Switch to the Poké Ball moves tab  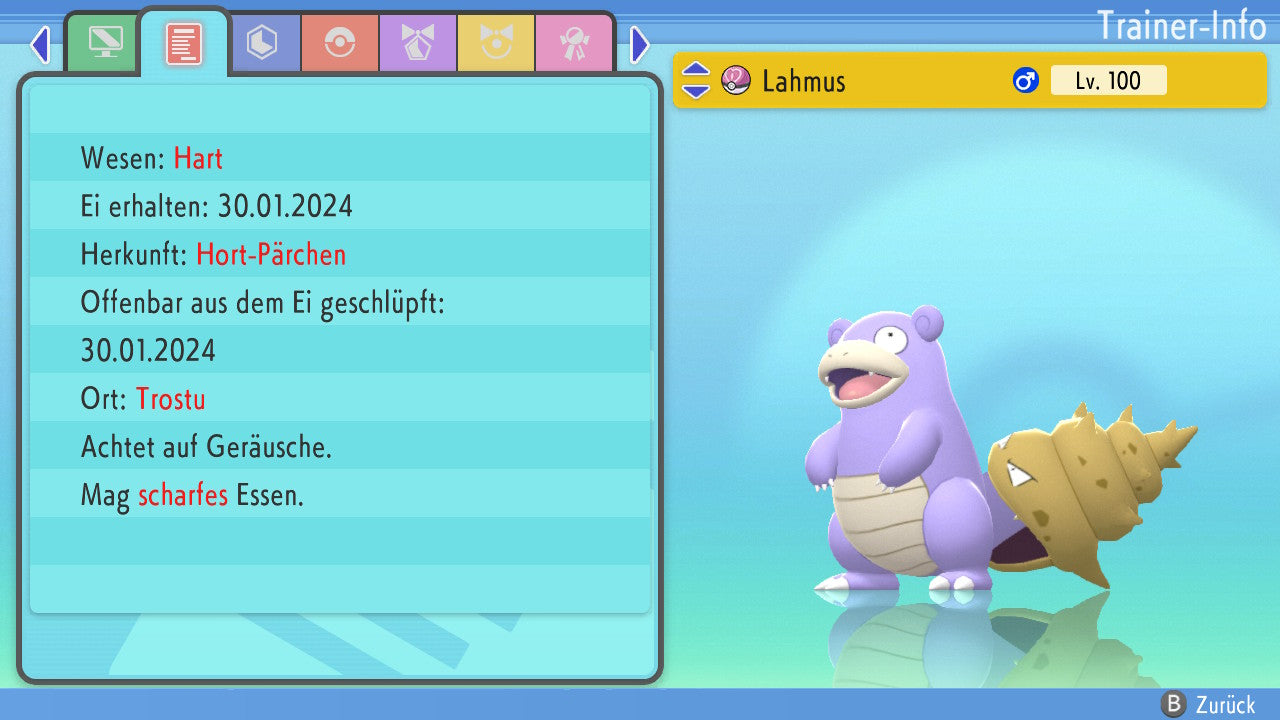[340, 43]
